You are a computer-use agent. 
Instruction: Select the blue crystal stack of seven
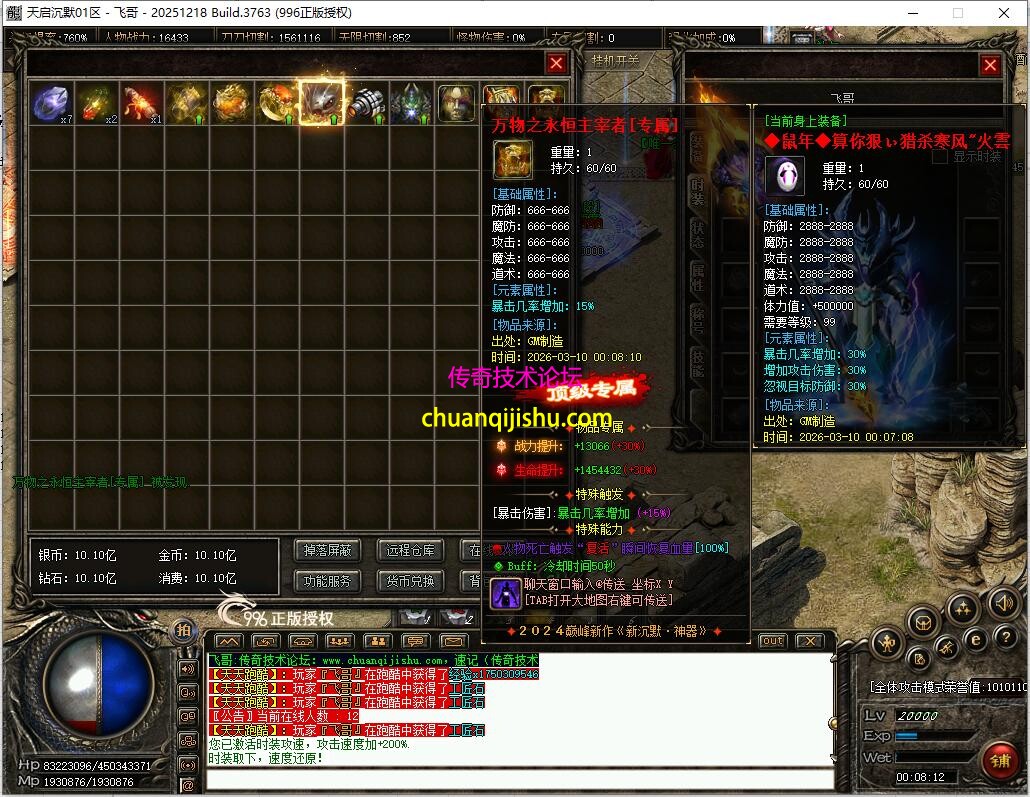(51, 102)
